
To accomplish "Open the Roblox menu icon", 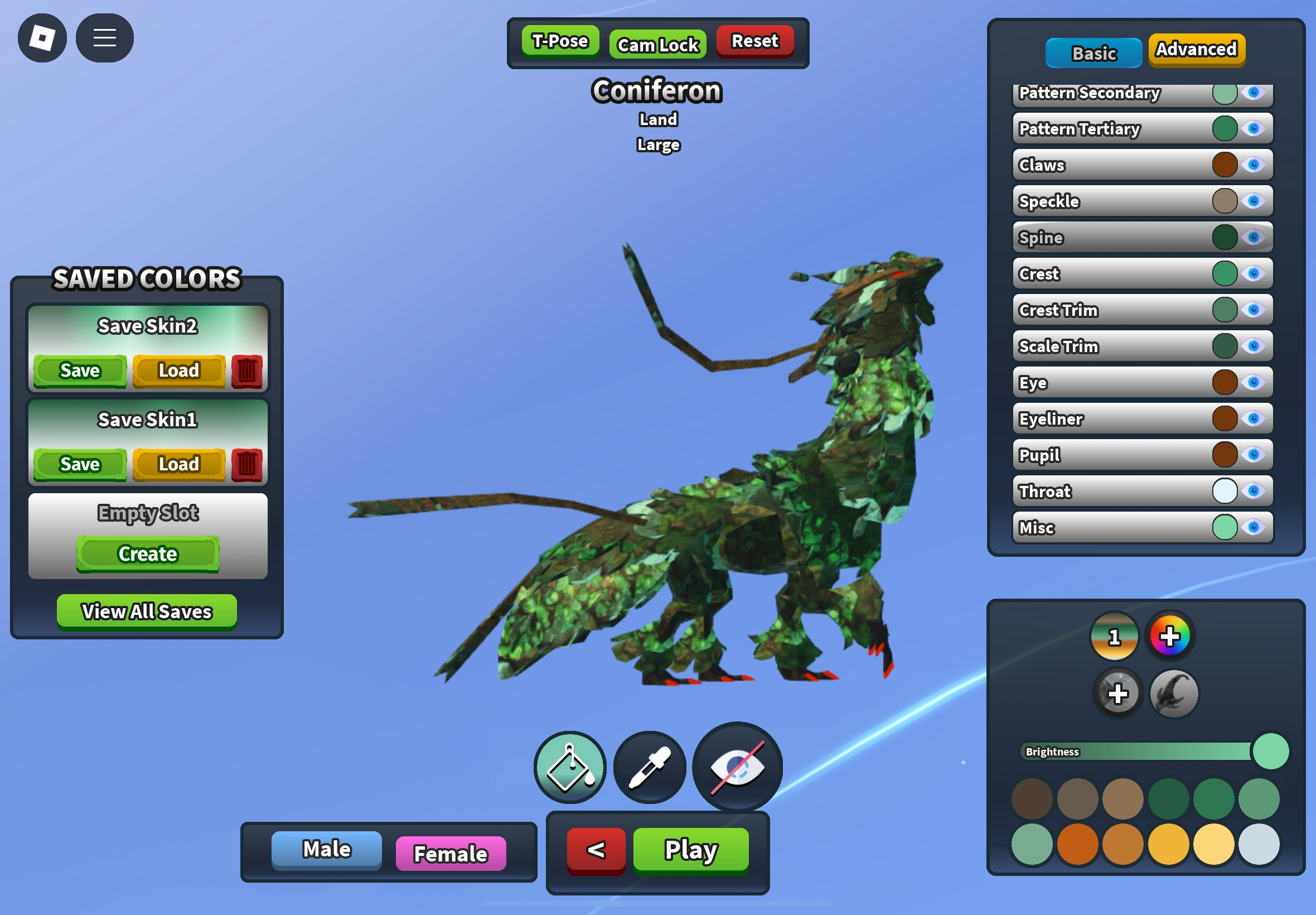I will coord(42,38).
